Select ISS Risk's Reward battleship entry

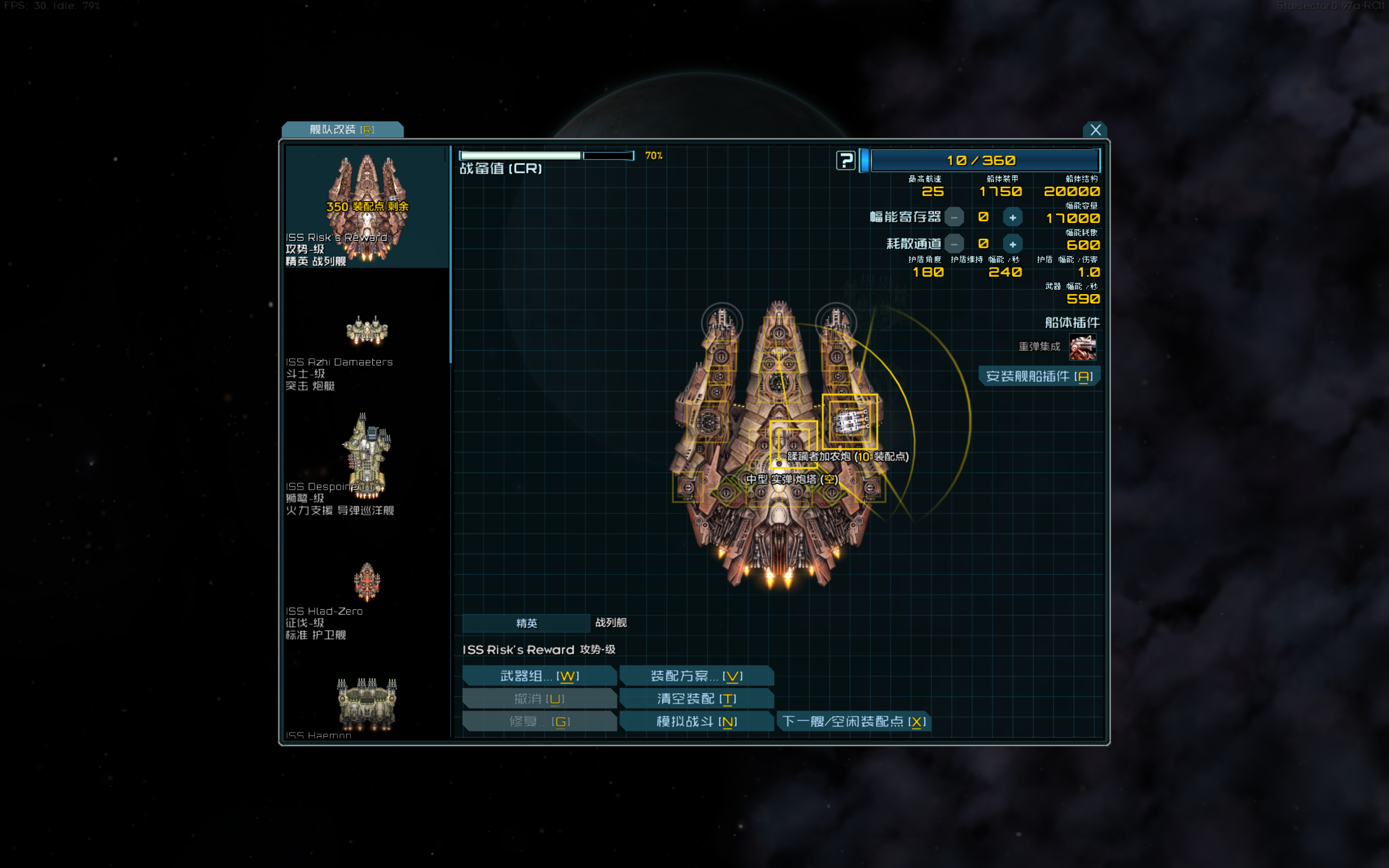[366, 208]
